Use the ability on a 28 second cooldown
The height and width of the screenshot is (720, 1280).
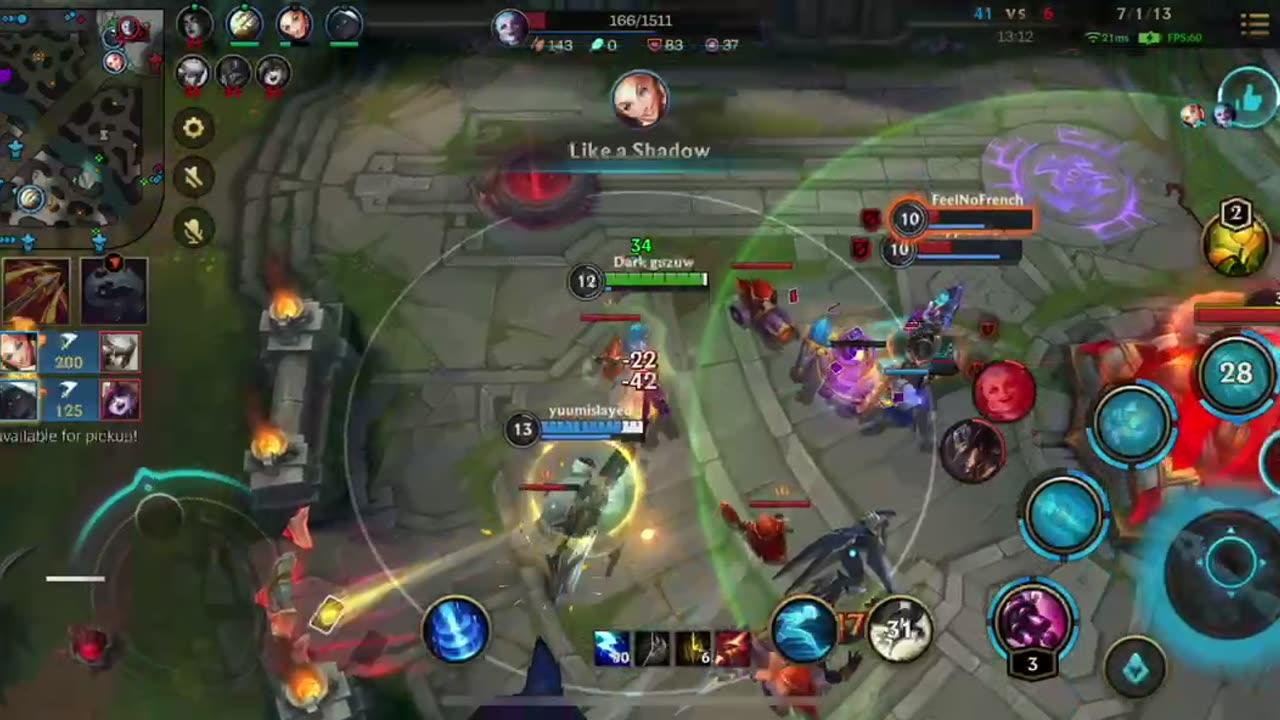(1236, 373)
